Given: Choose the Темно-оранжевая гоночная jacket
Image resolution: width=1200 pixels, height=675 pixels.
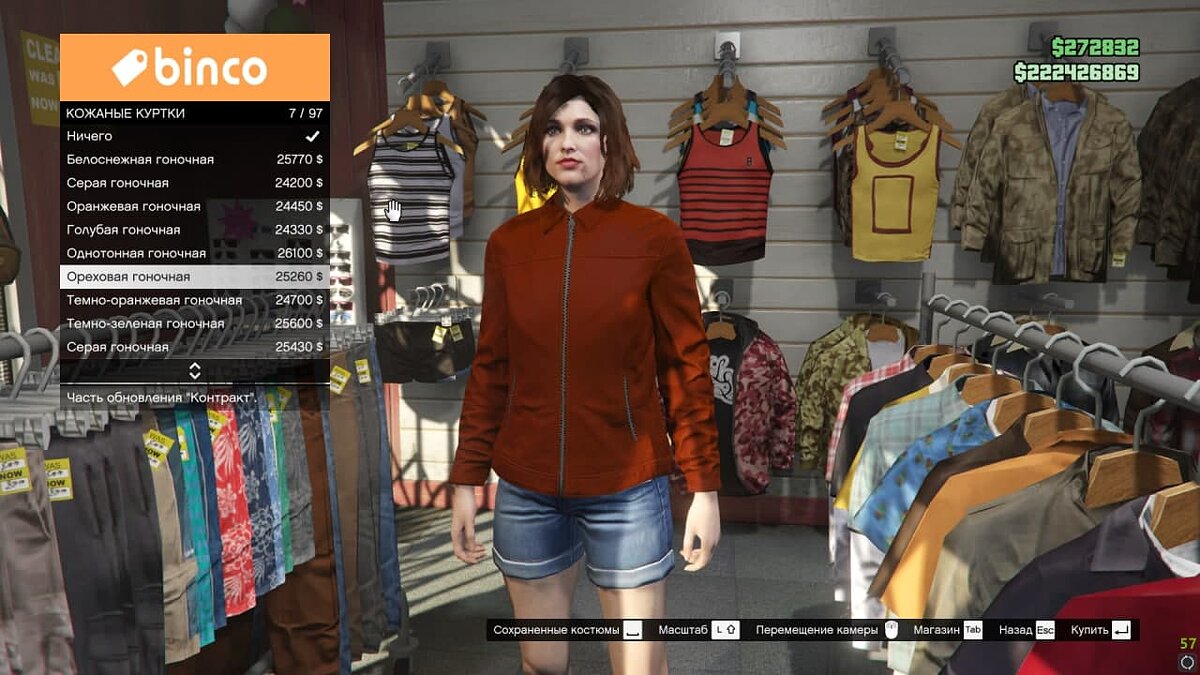Looking at the screenshot, I should pos(195,300).
